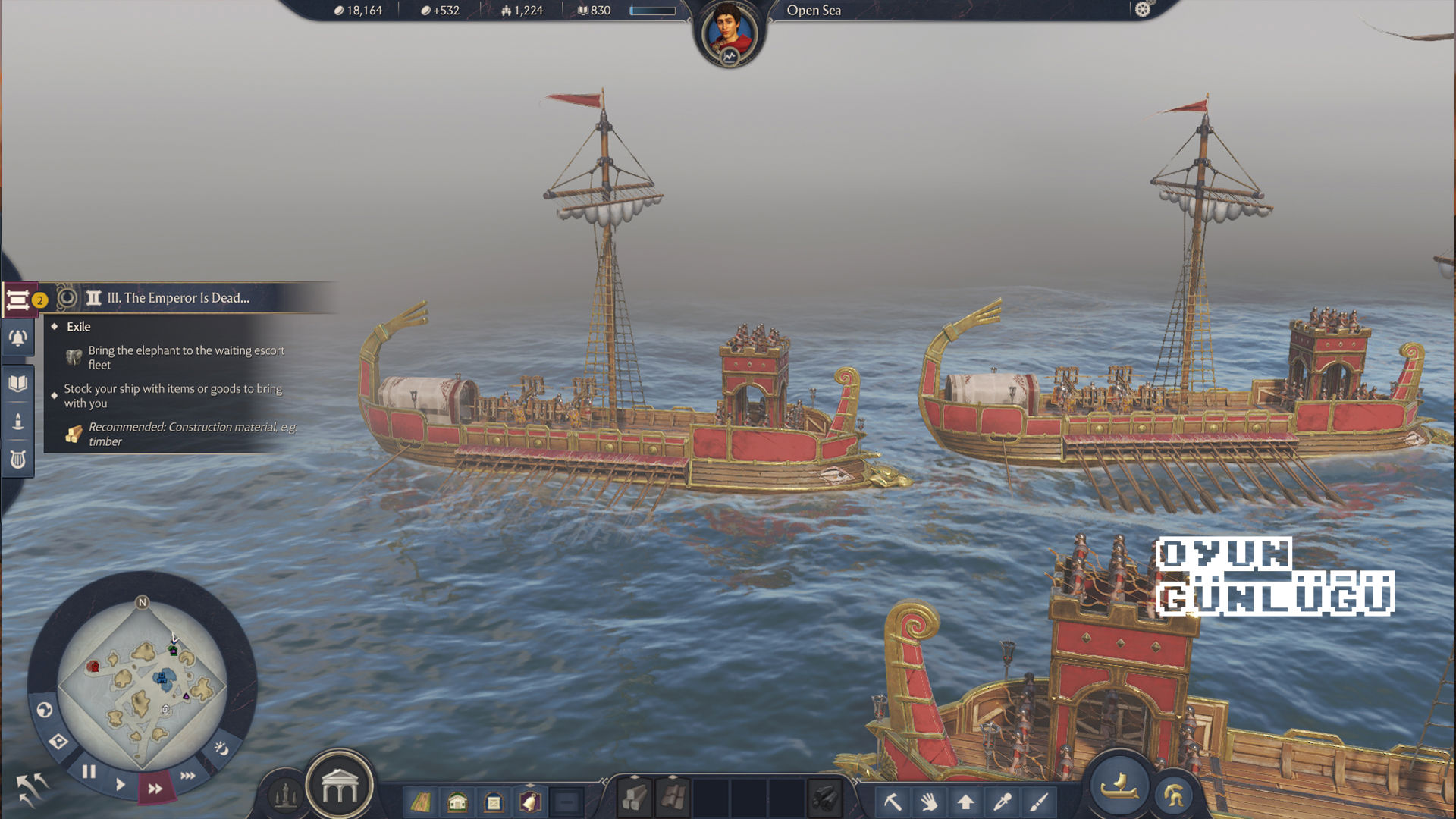Toggle the day-night cycle button

point(221,748)
